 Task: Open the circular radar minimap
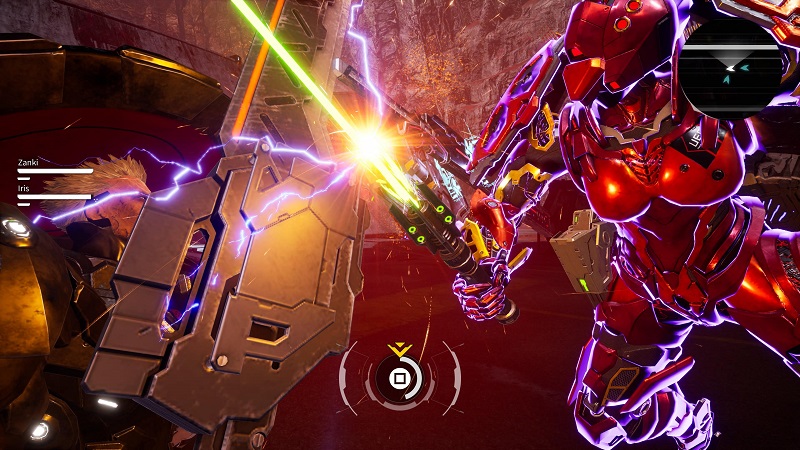pyautogui.click(x=732, y=63)
